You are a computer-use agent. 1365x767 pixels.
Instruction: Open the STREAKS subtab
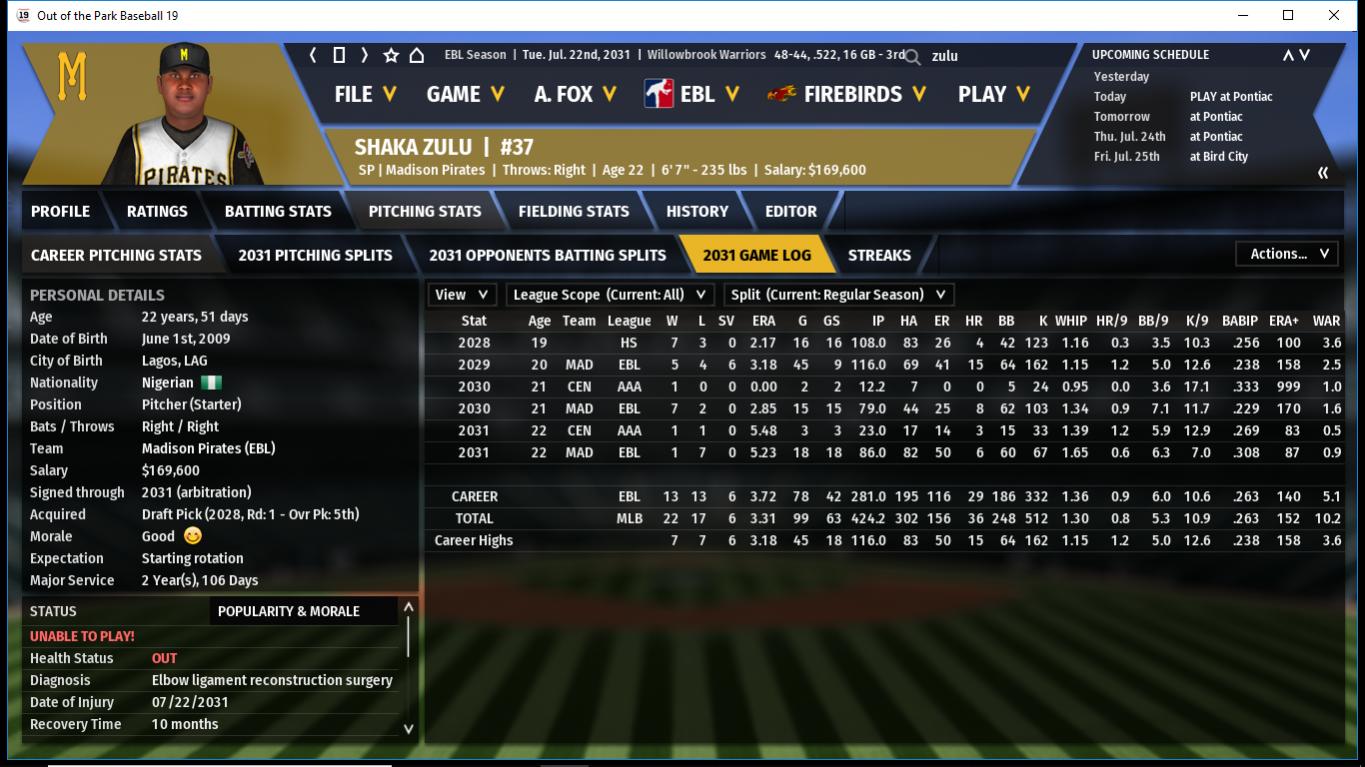(879, 255)
